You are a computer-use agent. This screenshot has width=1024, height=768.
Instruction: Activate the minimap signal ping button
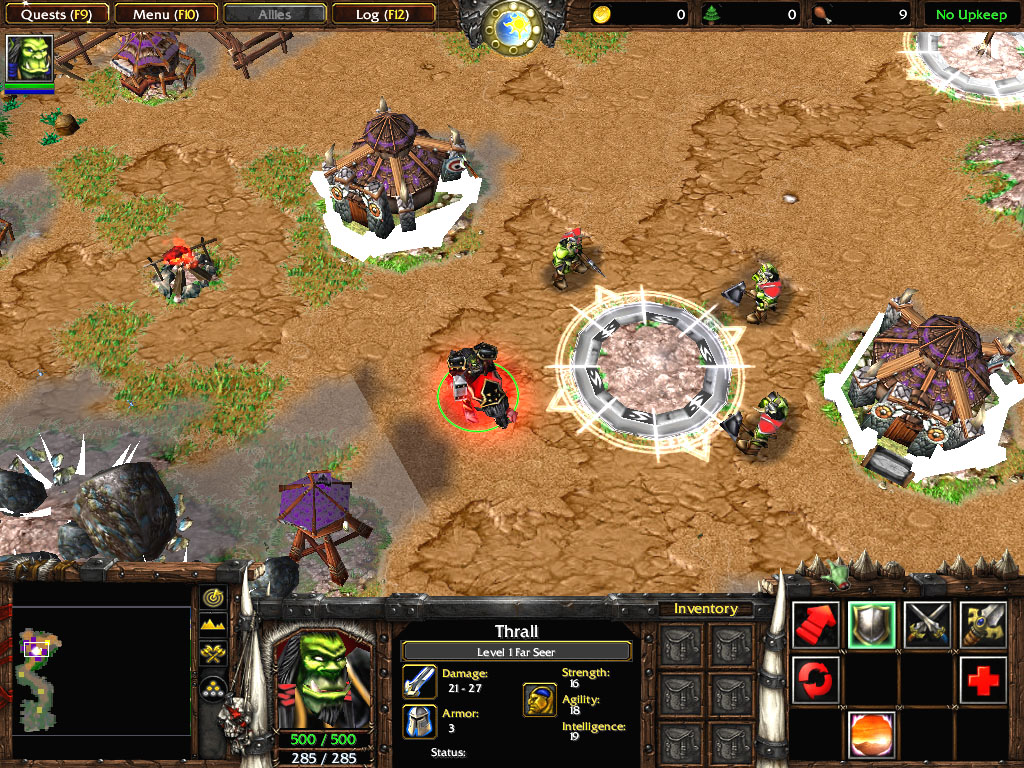pyautogui.click(x=213, y=597)
